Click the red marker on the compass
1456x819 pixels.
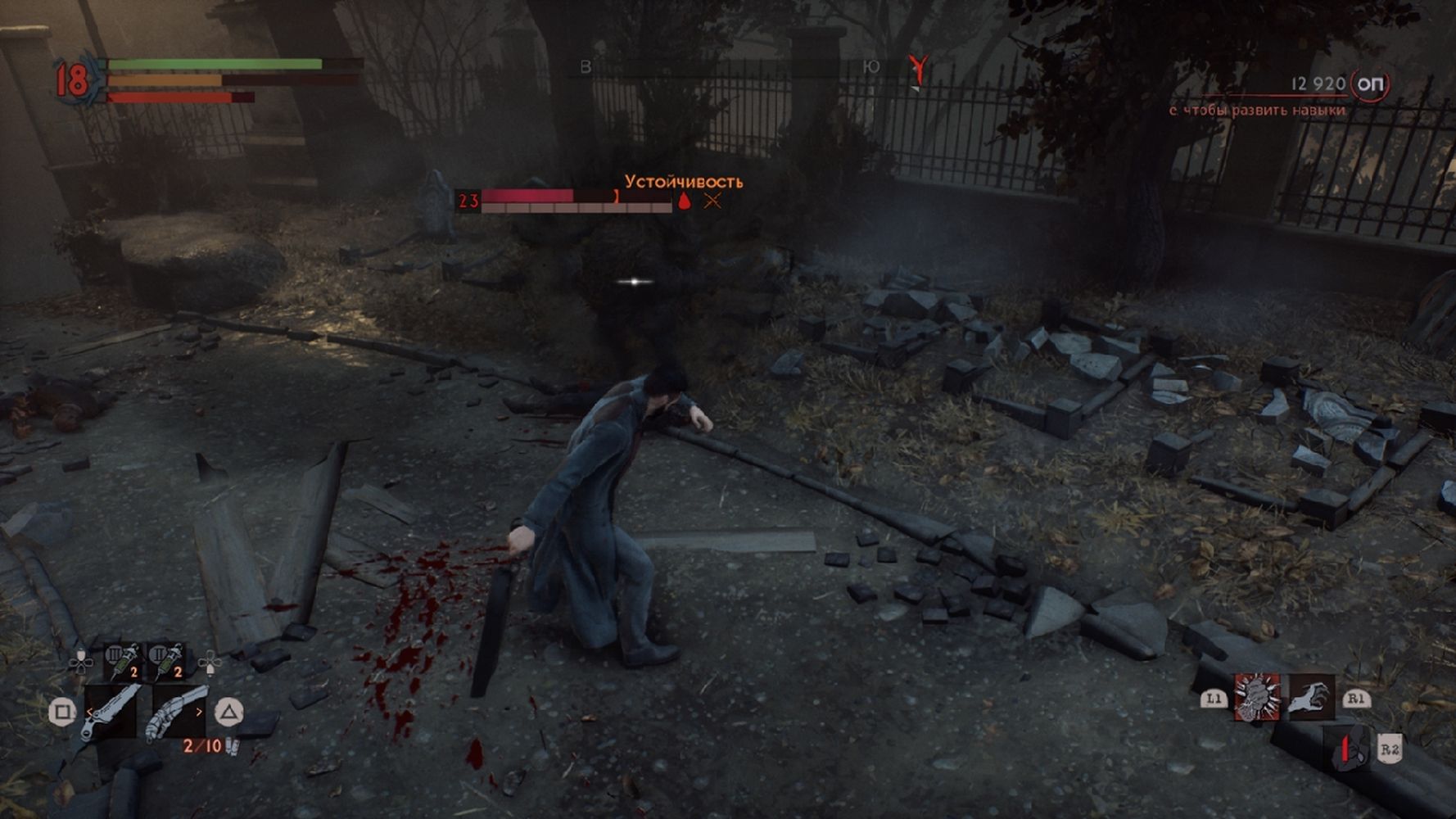(x=920, y=70)
